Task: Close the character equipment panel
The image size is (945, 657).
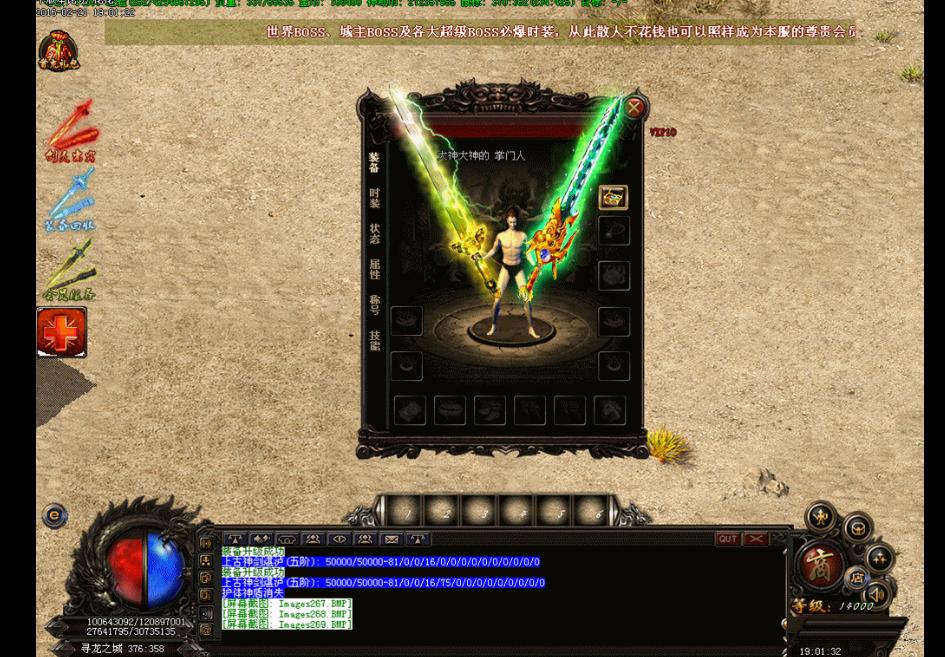Action: pos(634,107)
